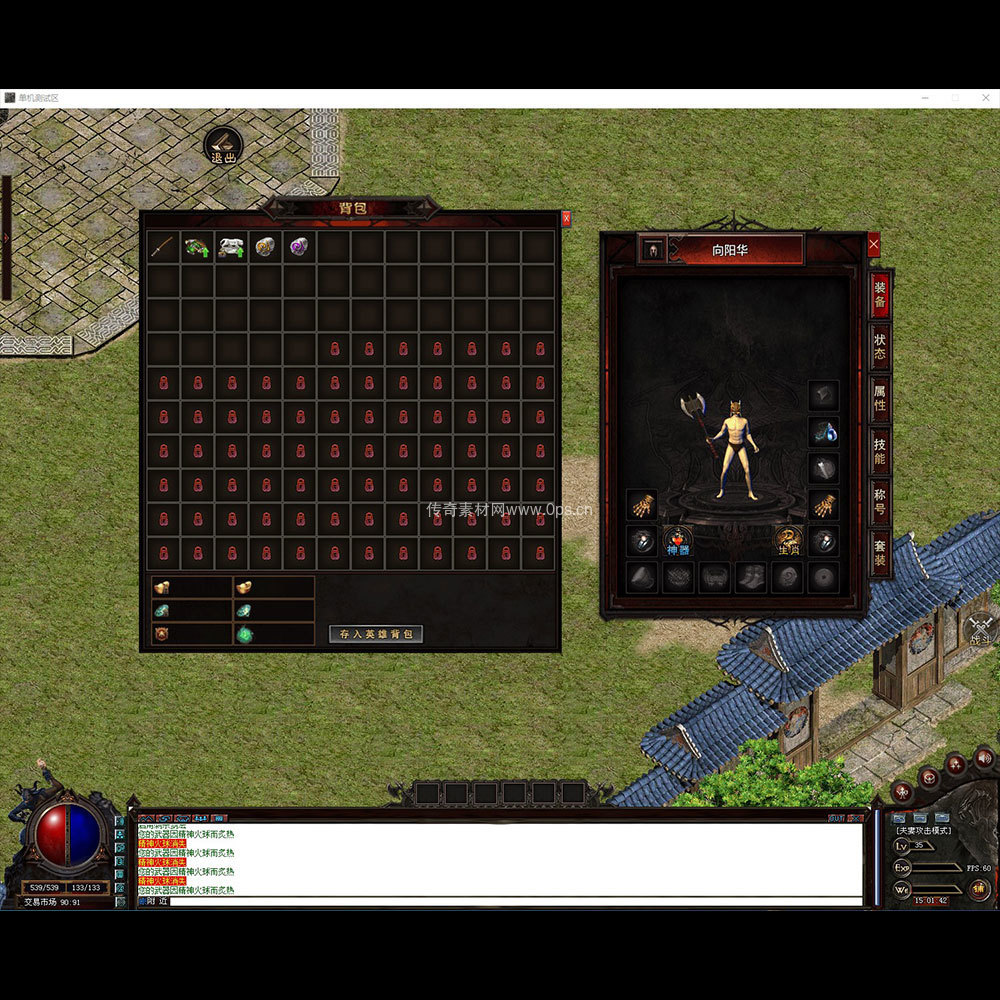Open the 生肖 zodiac slot

coord(788,541)
